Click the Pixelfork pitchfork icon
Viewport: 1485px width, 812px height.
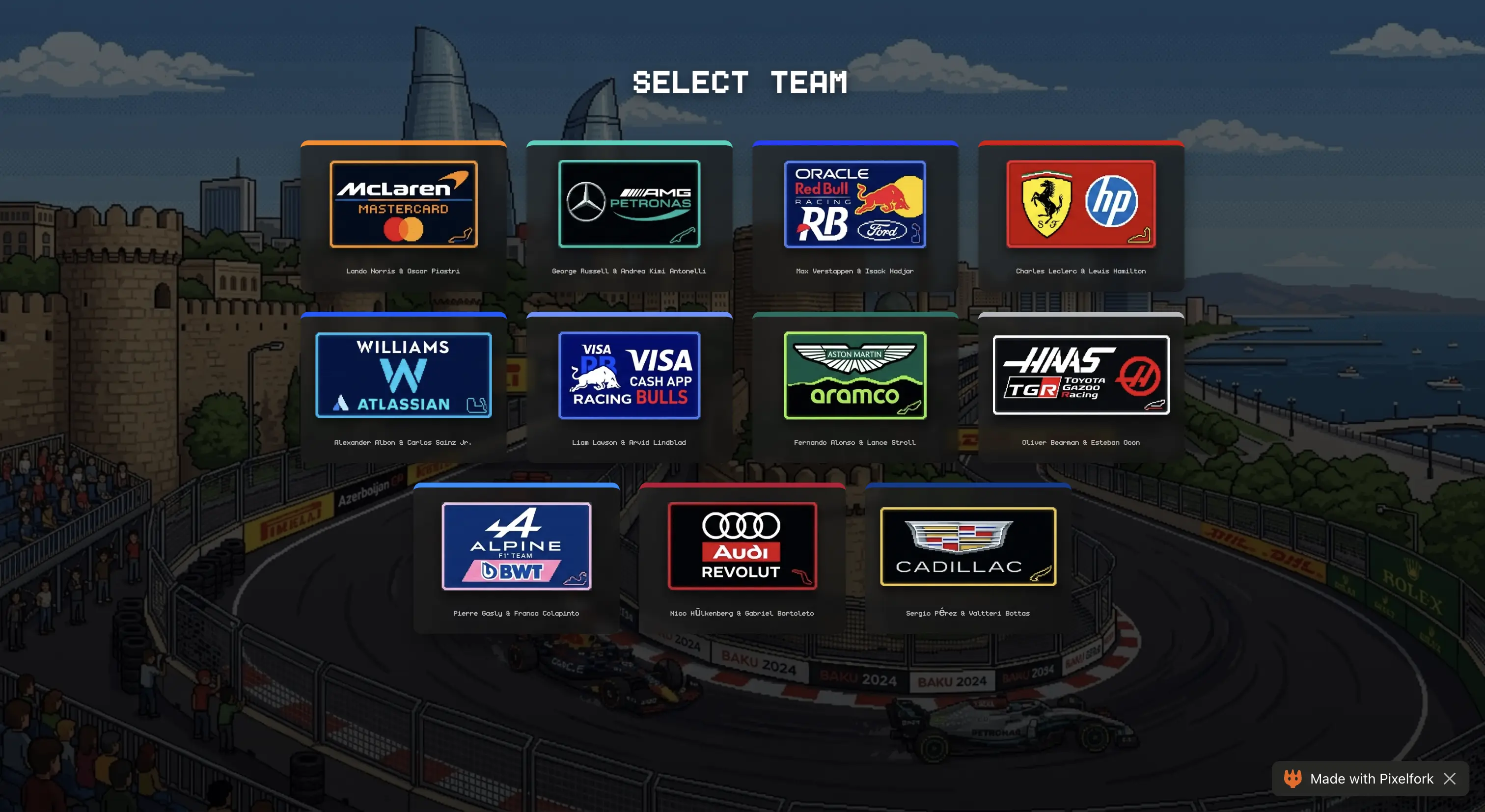coord(1293,779)
